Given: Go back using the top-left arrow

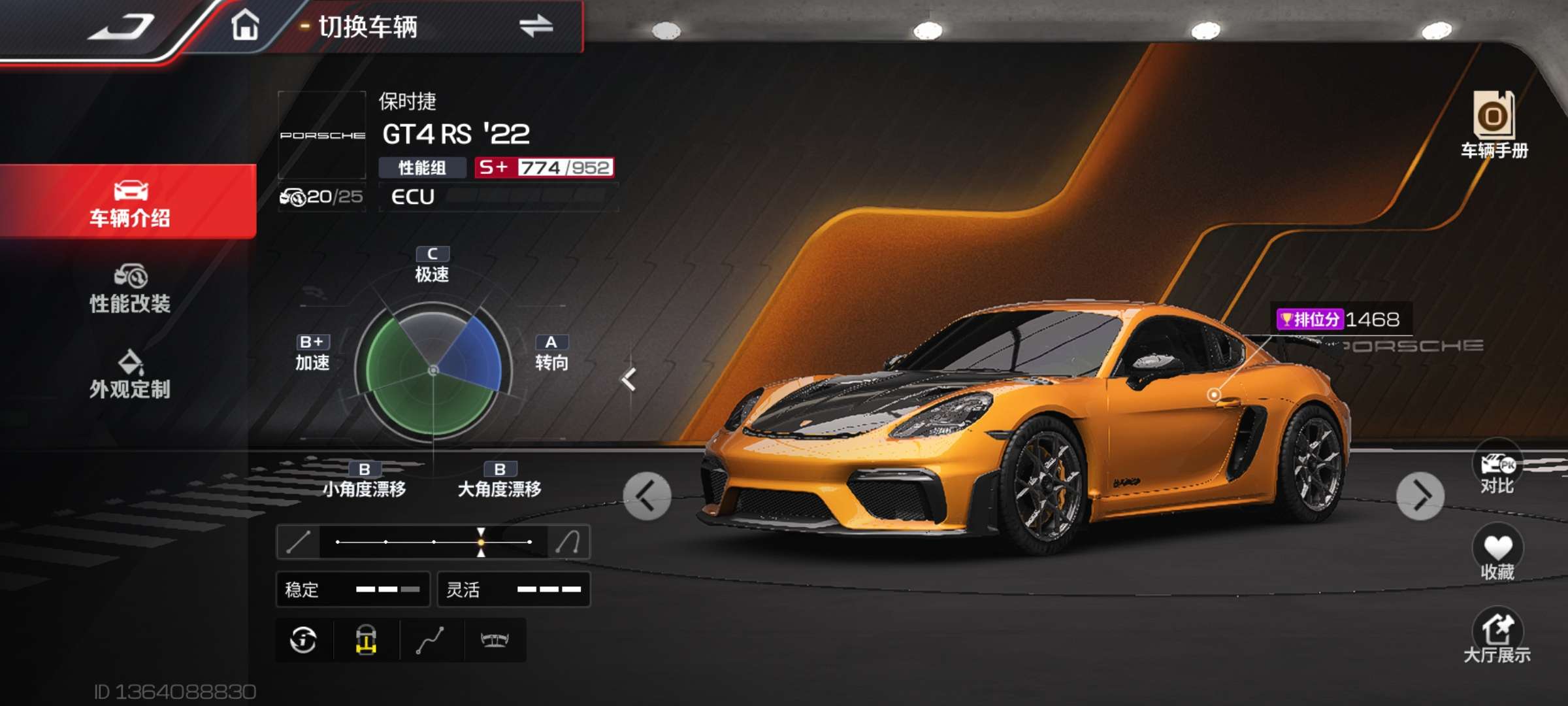Looking at the screenshot, I should (122, 27).
